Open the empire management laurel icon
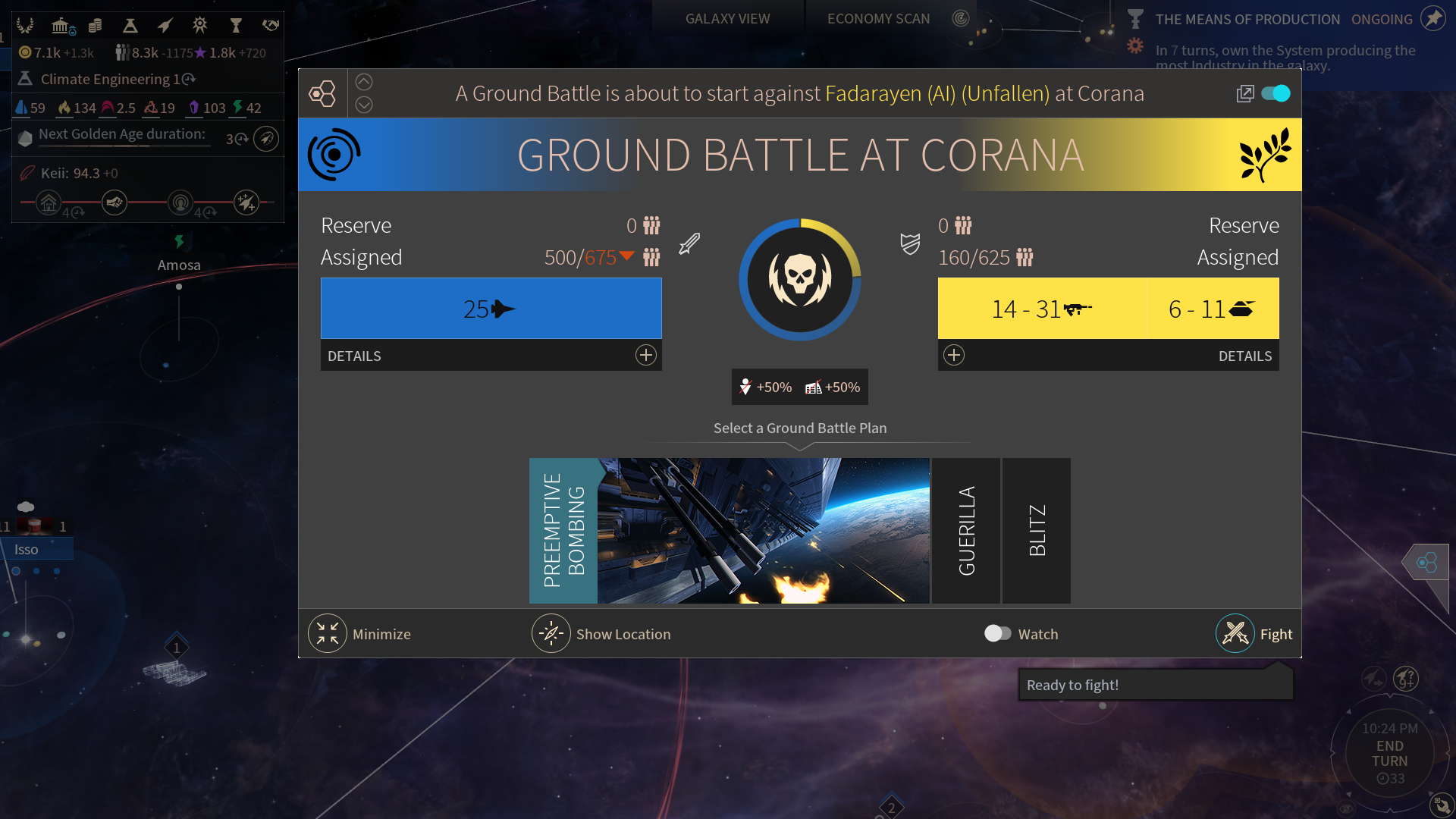Viewport: 1456px width, 819px height. pos(25,26)
